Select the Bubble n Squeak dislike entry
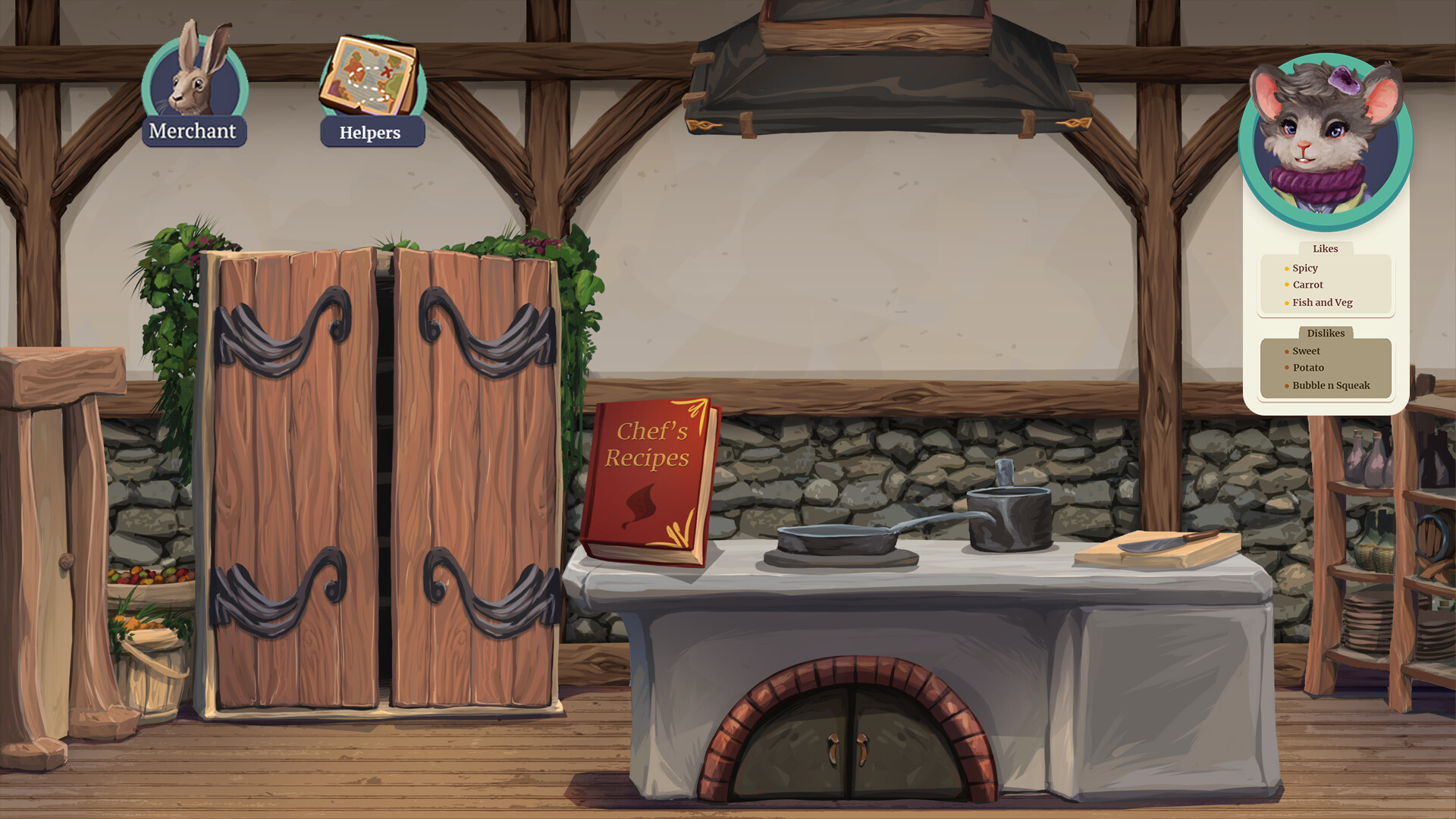This screenshot has height=819, width=1456. [x=1332, y=385]
